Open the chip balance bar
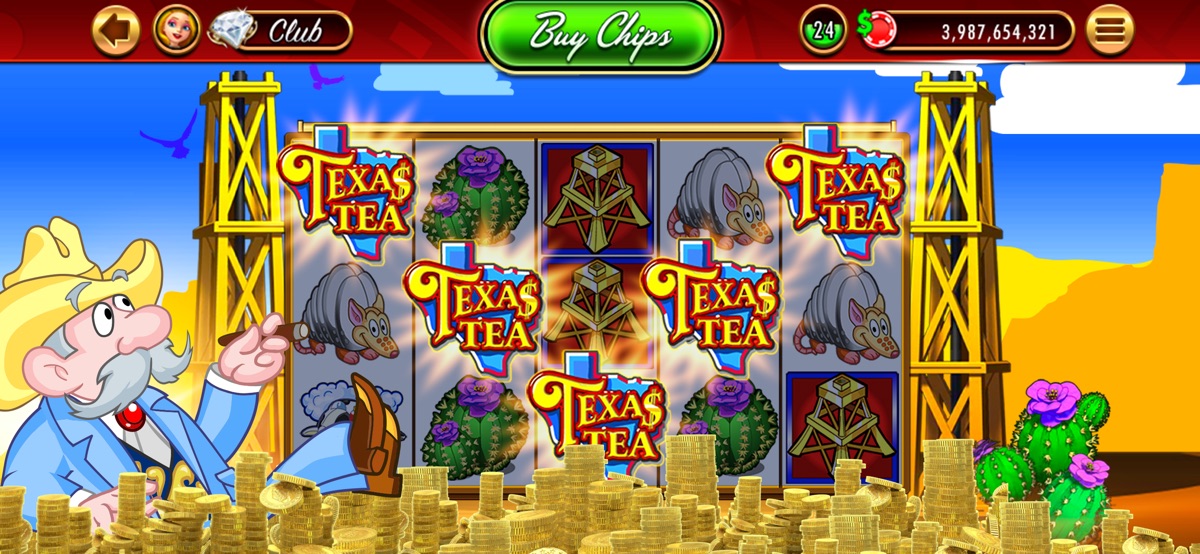The width and height of the screenshot is (1200, 554). click(975, 32)
